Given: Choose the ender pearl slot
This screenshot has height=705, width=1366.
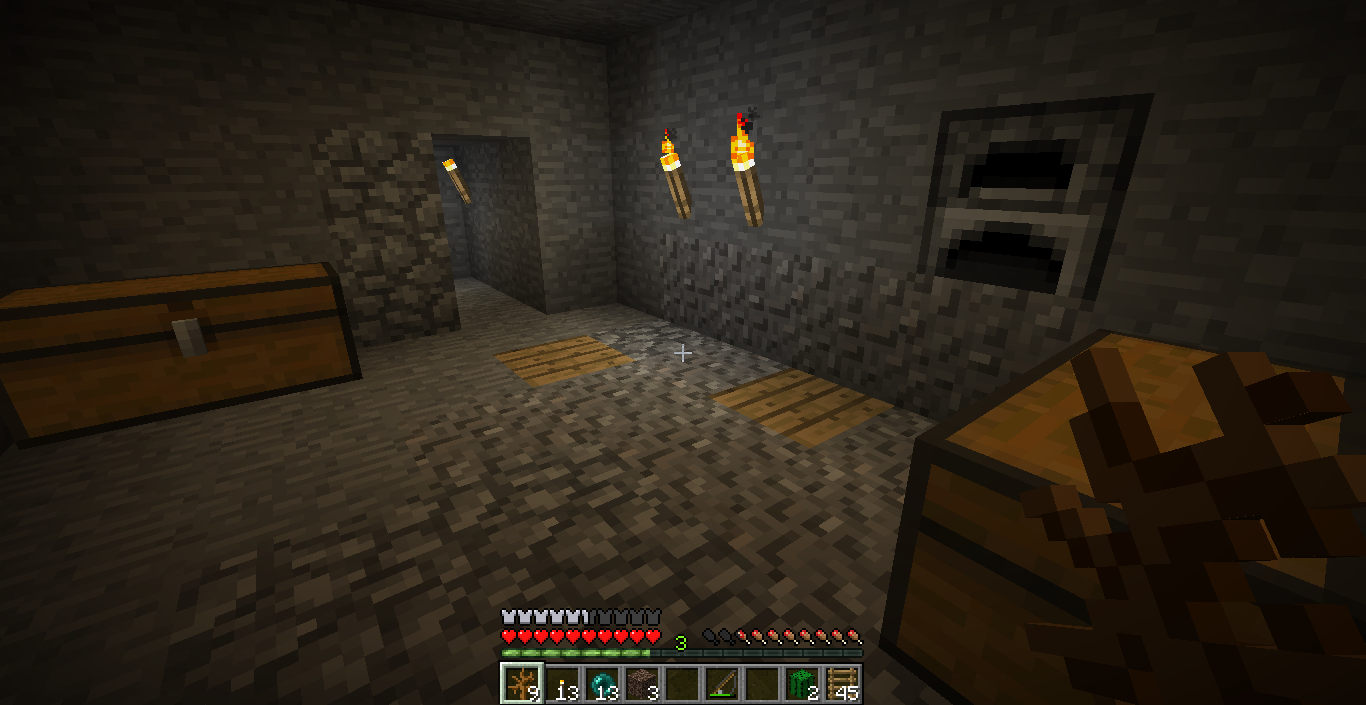Looking at the screenshot, I should click(x=601, y=683).
